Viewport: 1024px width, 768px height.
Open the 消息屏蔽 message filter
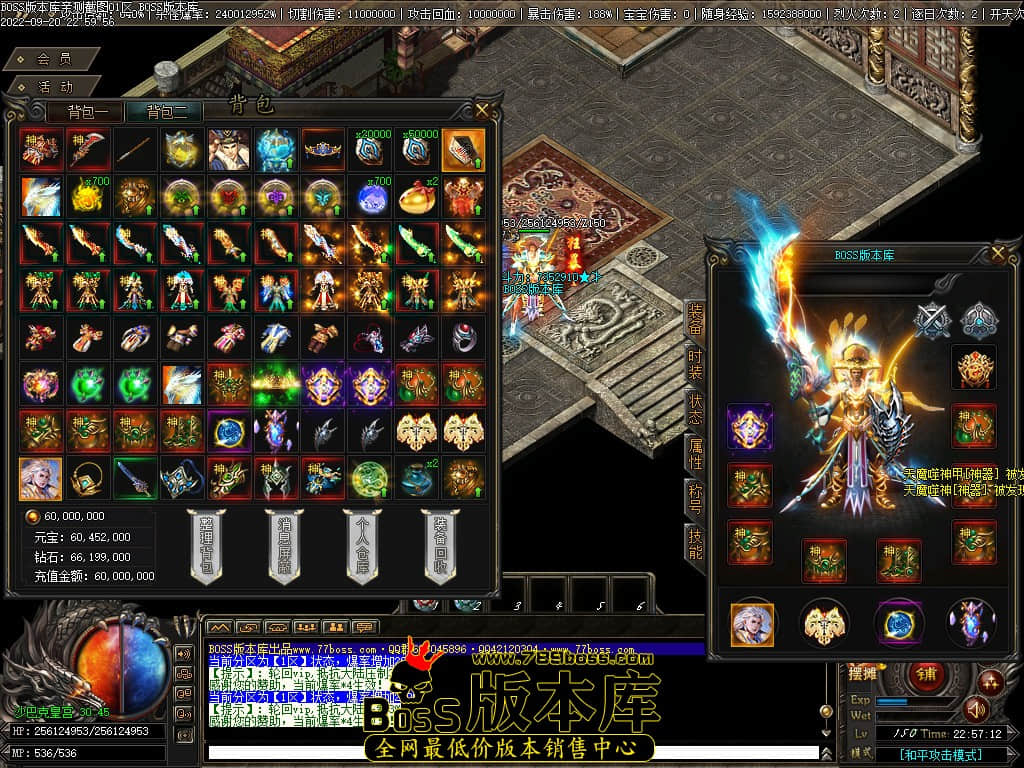pos(284,546)
